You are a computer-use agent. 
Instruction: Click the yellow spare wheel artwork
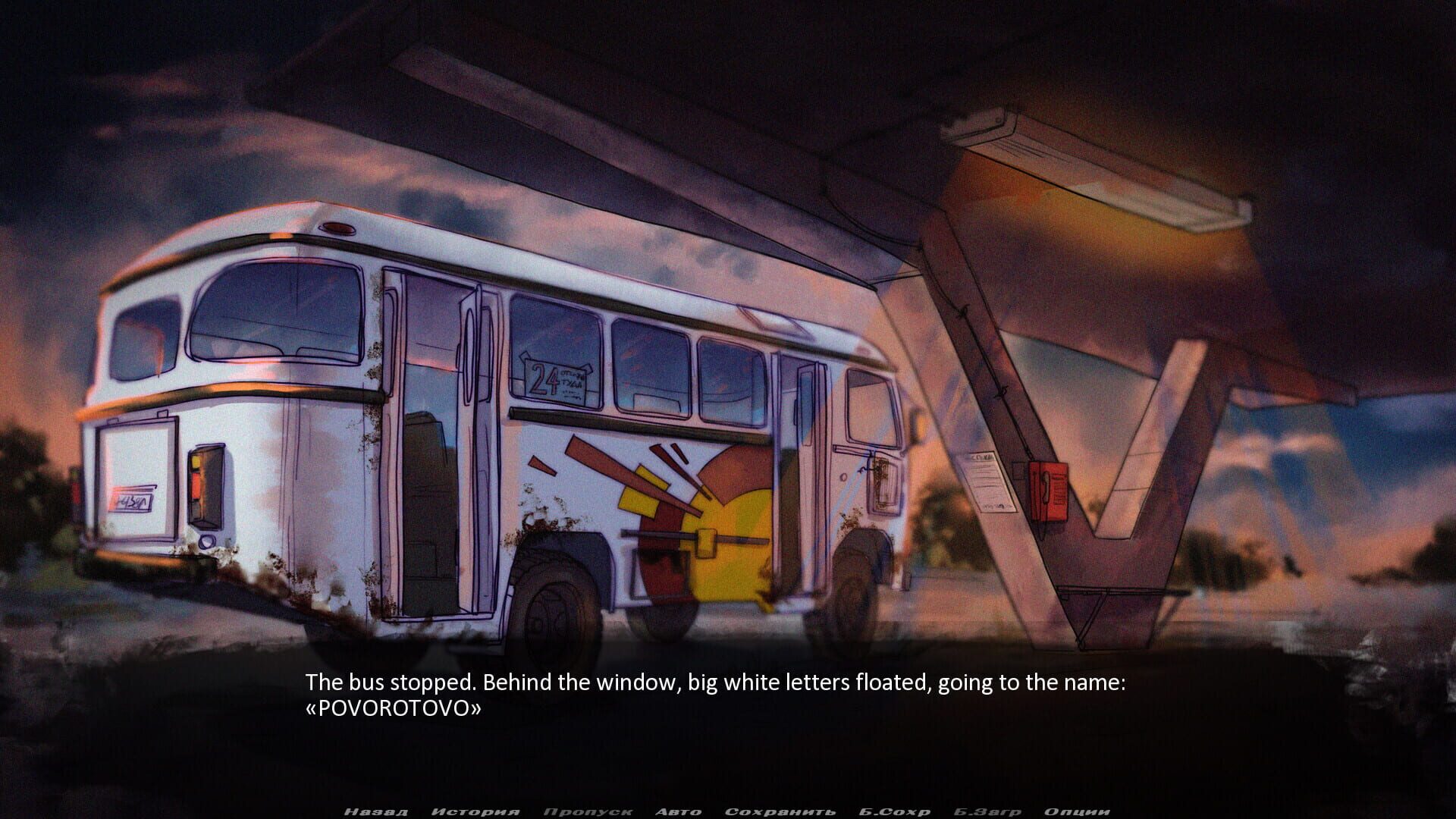728,531
